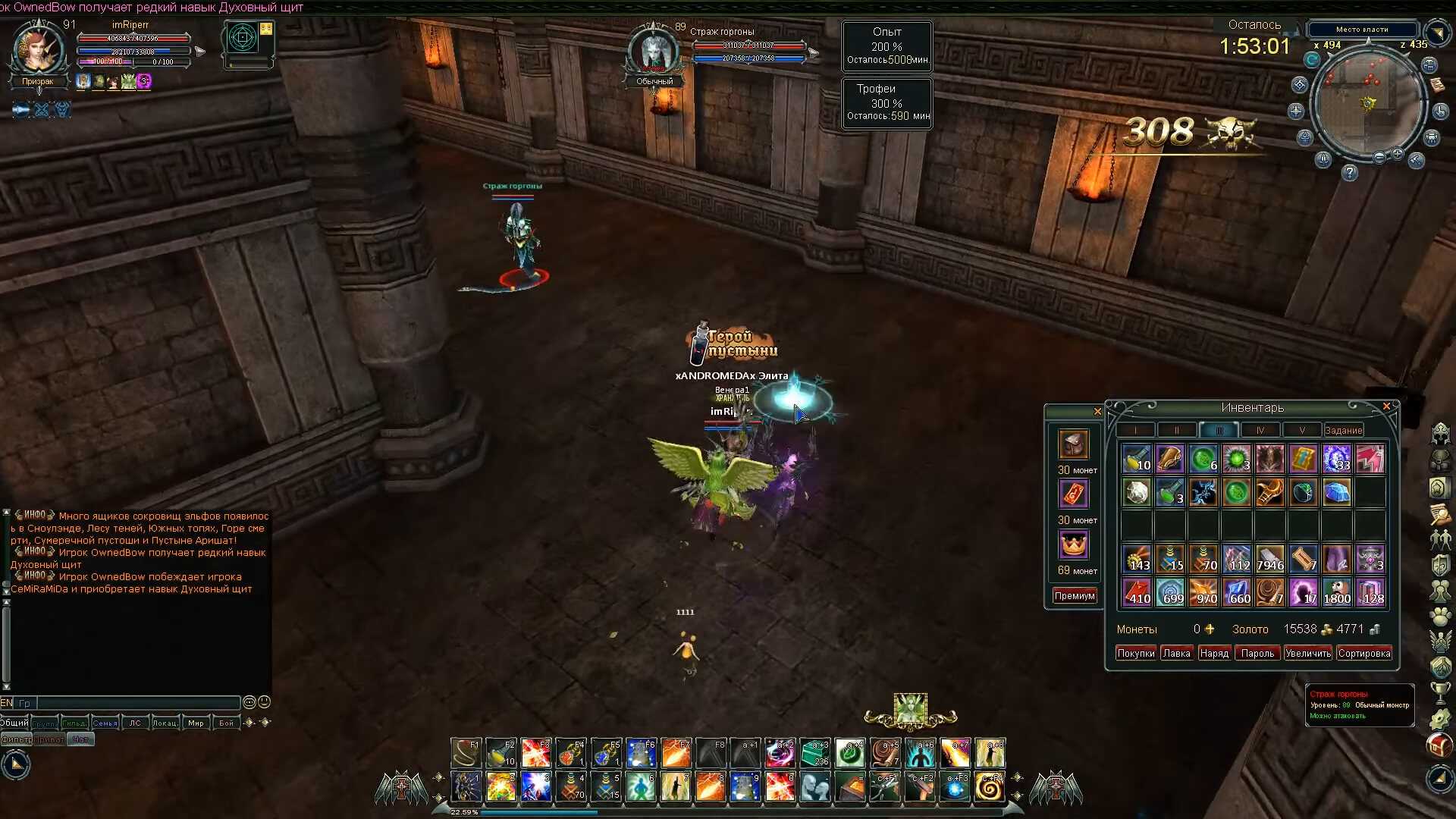
Task: Expand the bag with Увеличить
Action: pyautogui.click(x=1308, y=653)
